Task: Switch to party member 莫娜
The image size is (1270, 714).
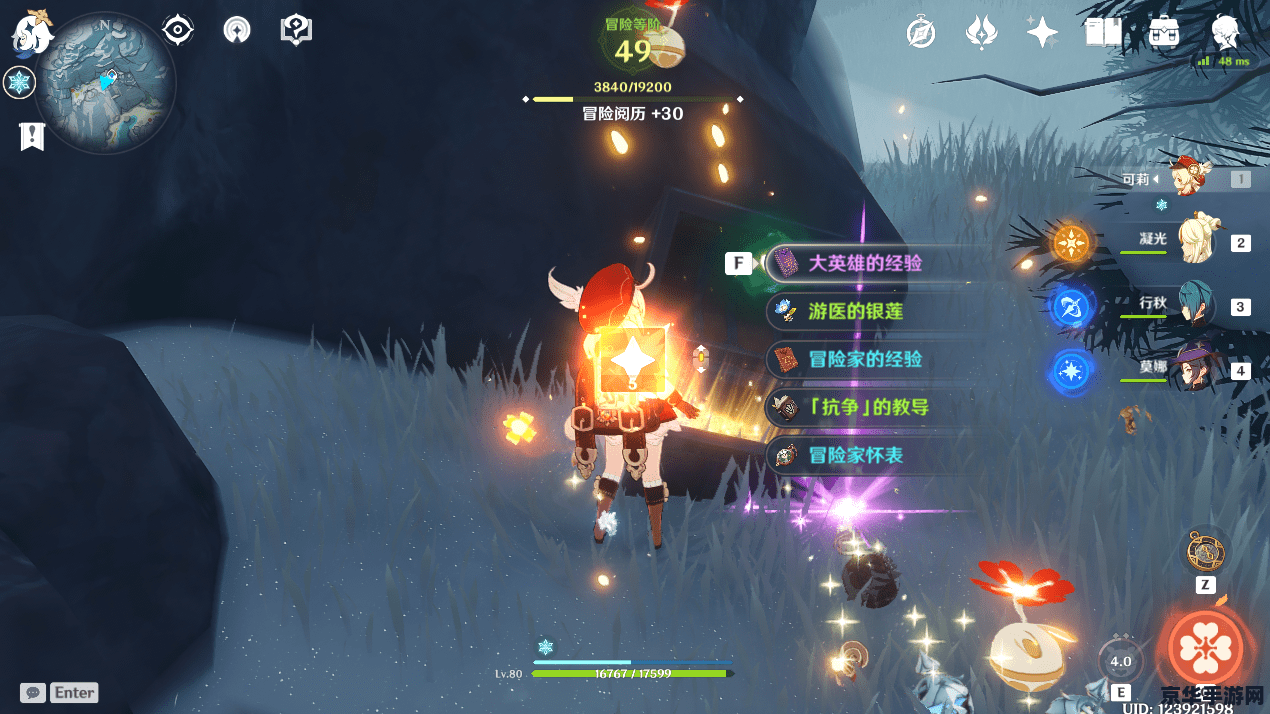Action: (x=1195, y=370)
